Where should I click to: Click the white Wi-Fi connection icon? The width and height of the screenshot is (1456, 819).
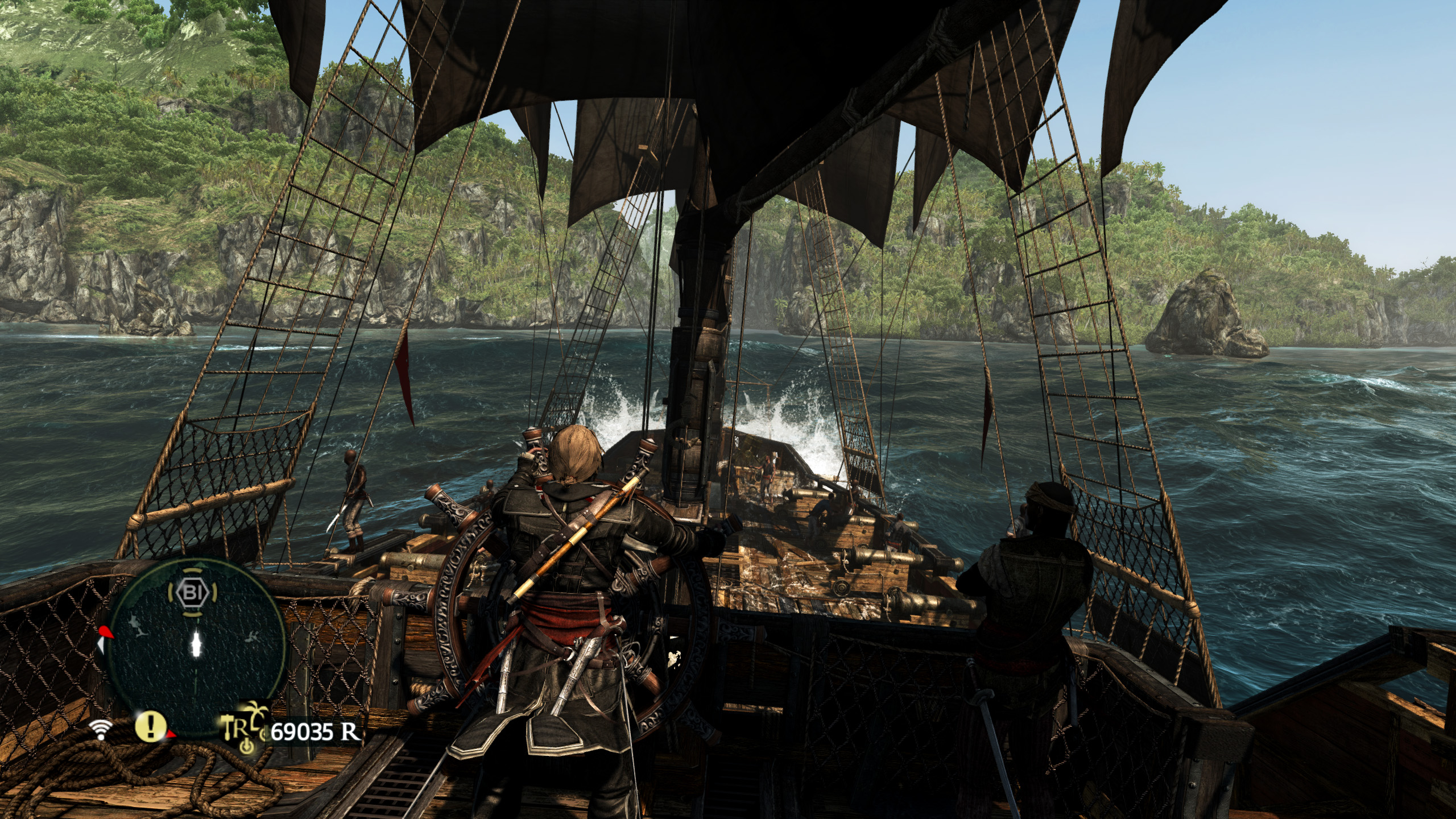[101, 729]
